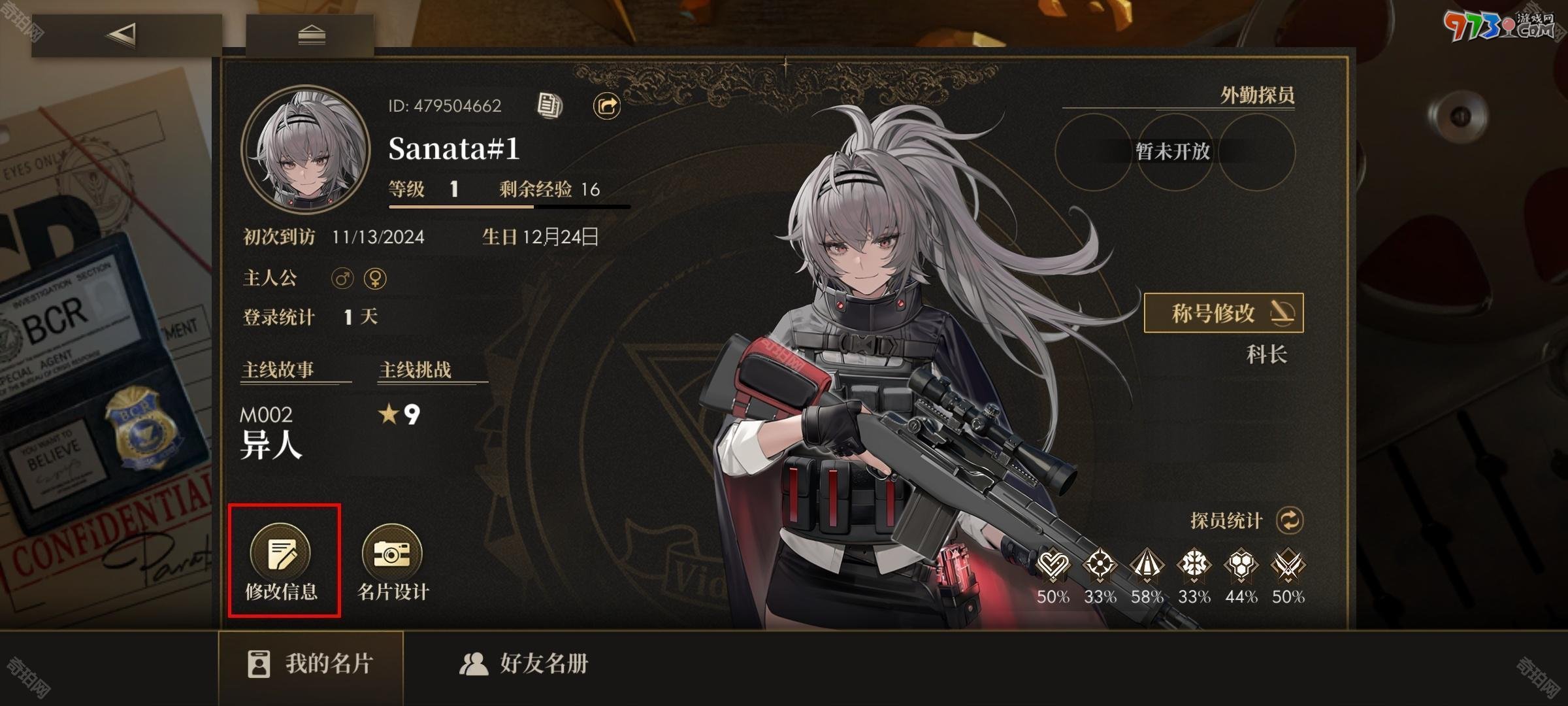
Task: Open the home menu button
Action: tap(311, 35)
